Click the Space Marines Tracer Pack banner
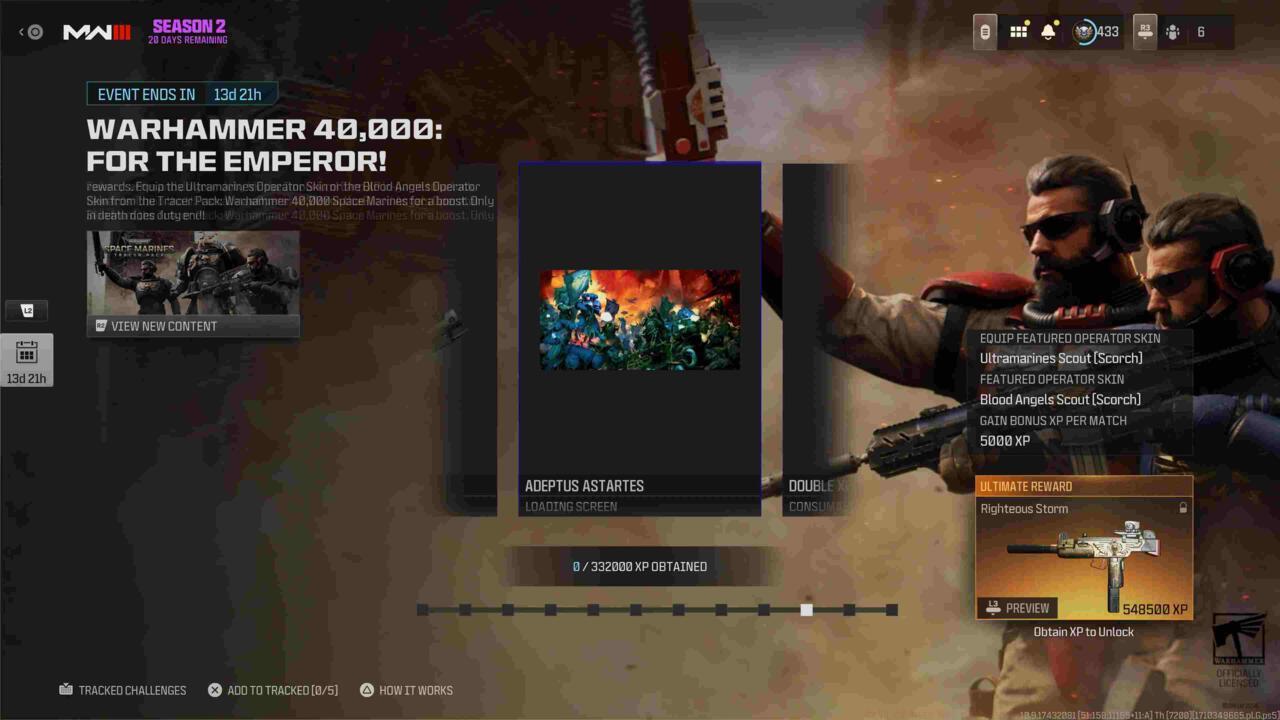The width and height of the screenshot is (1280, 720). (x=193, y=275)
